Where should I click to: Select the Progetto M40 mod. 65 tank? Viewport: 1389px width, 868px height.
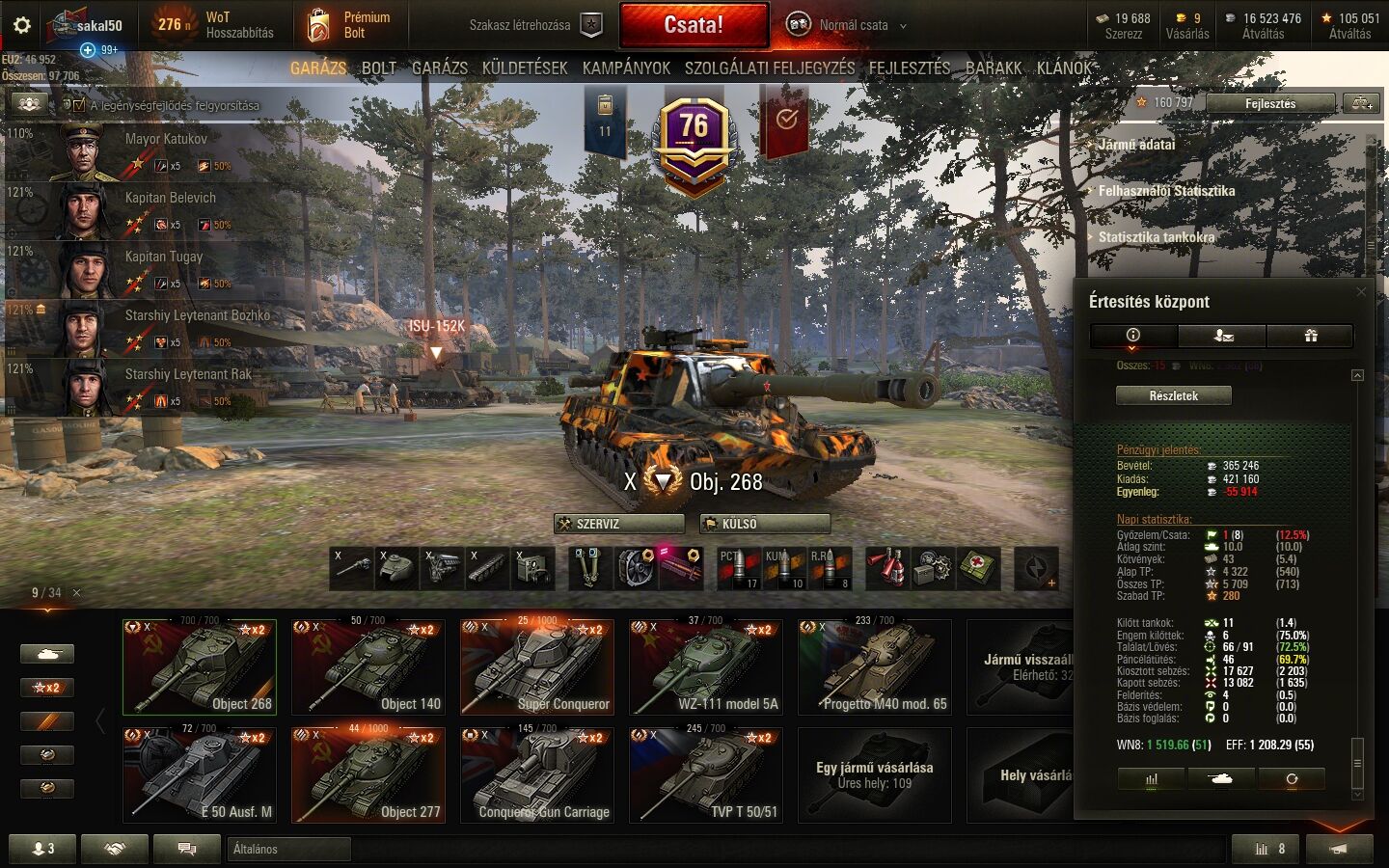[875, 667]
